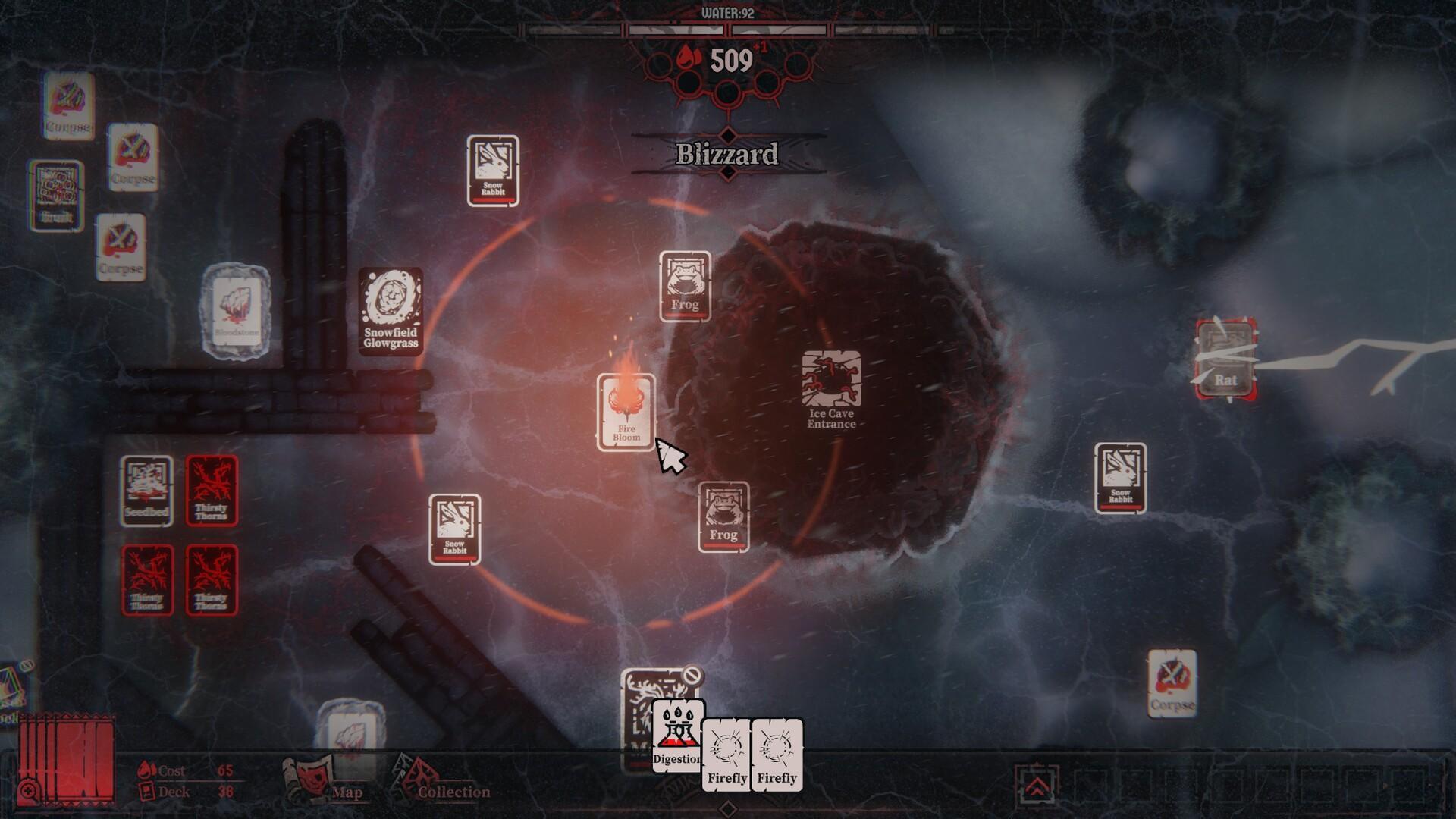Select the Ice Cave Entrance tile
The image size is (1456, 819).
click(831, 388)
